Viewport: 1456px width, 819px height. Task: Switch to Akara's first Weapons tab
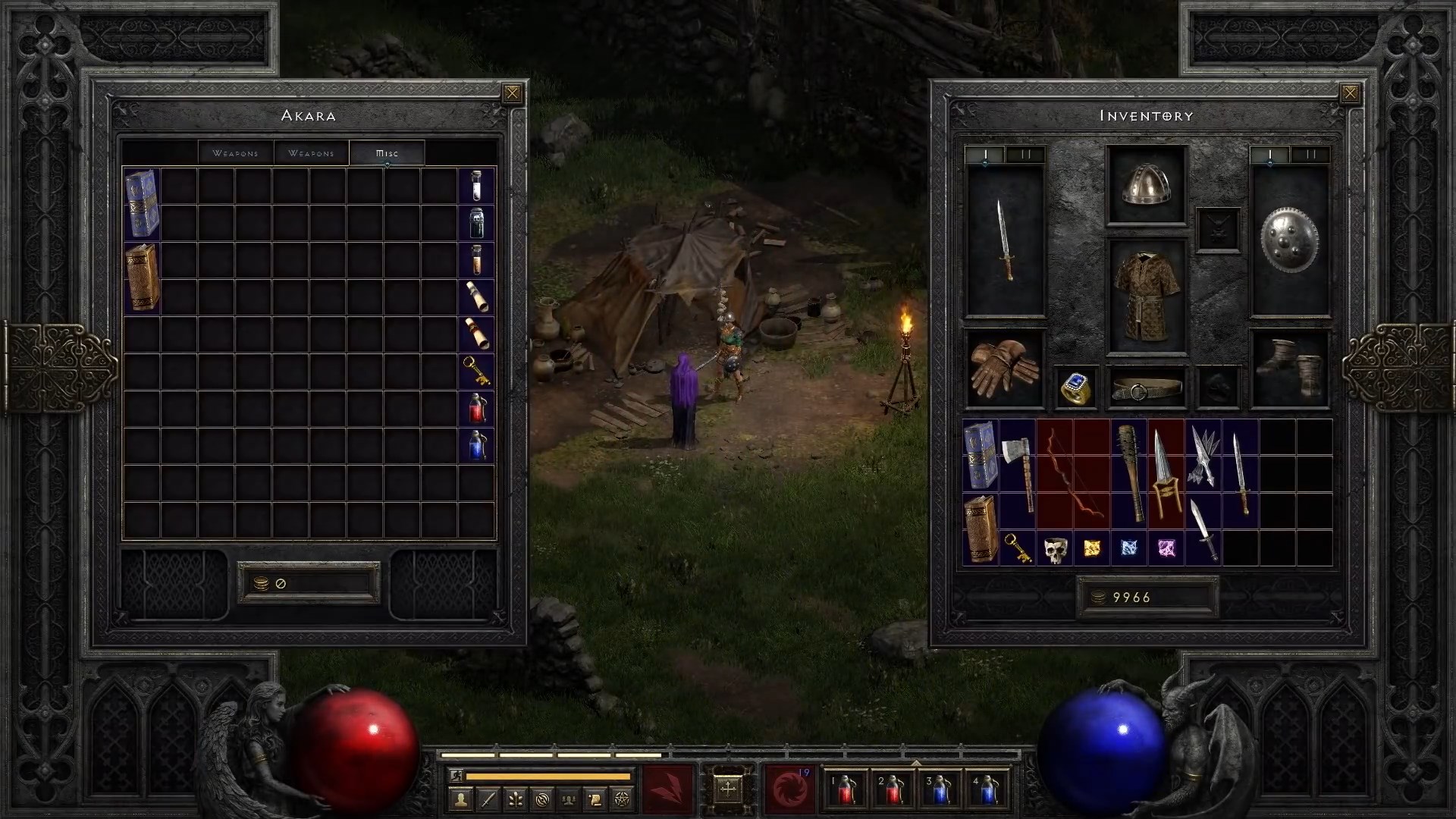(x=234, y=152)
